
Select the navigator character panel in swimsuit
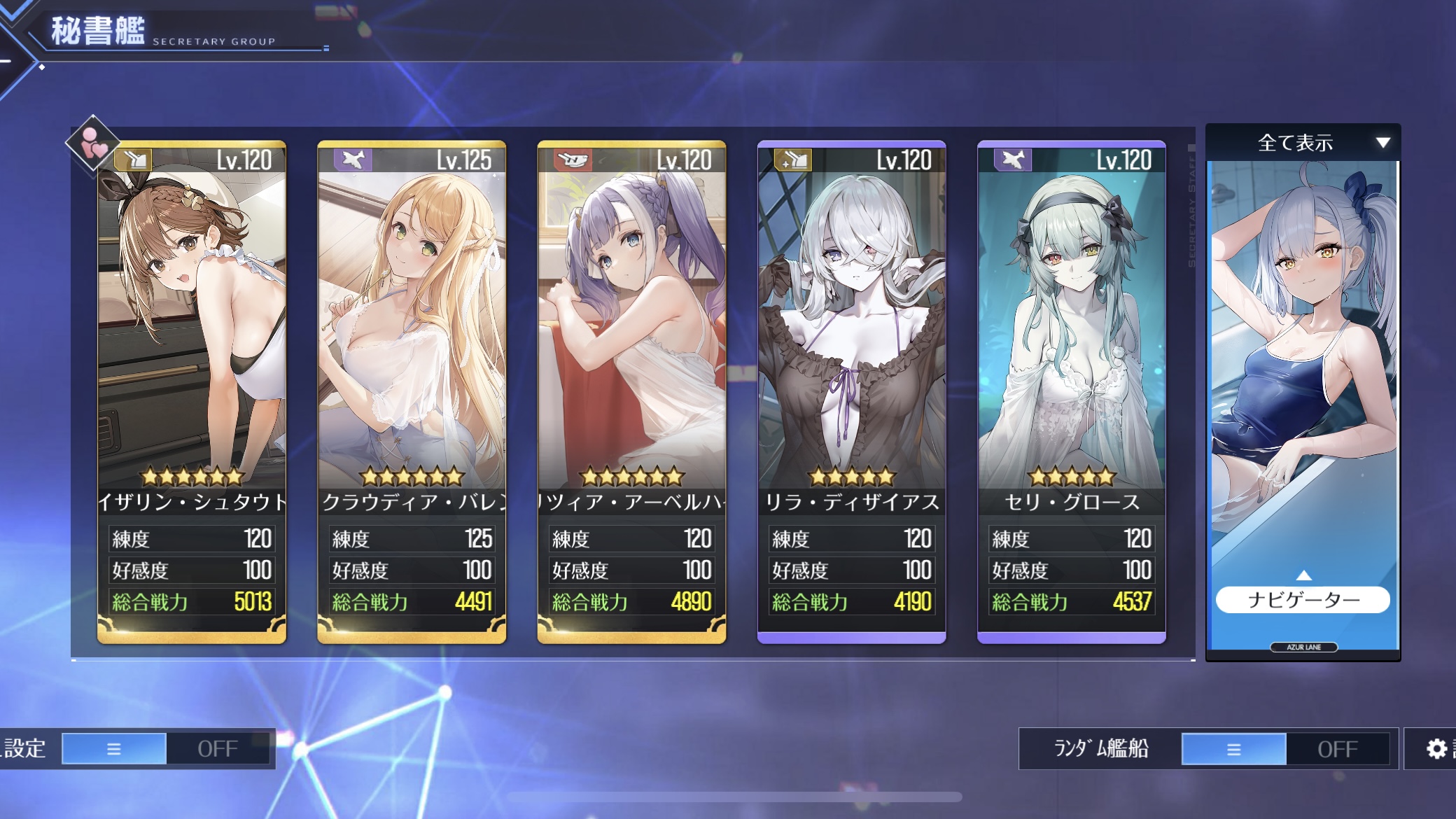coord(1303,364)
